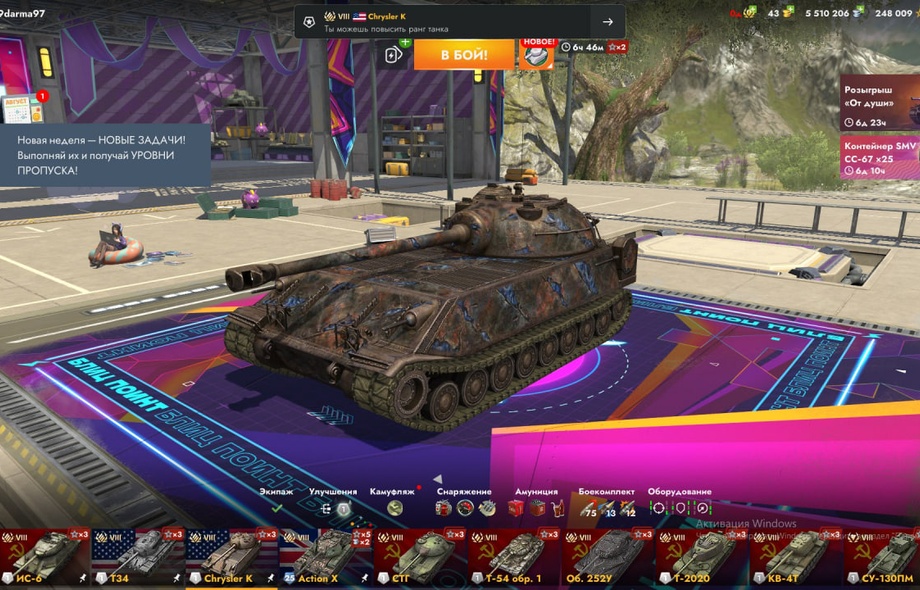Open the Chrysler K rank notification arrow
920x590 pixels.
coord(607,22)
